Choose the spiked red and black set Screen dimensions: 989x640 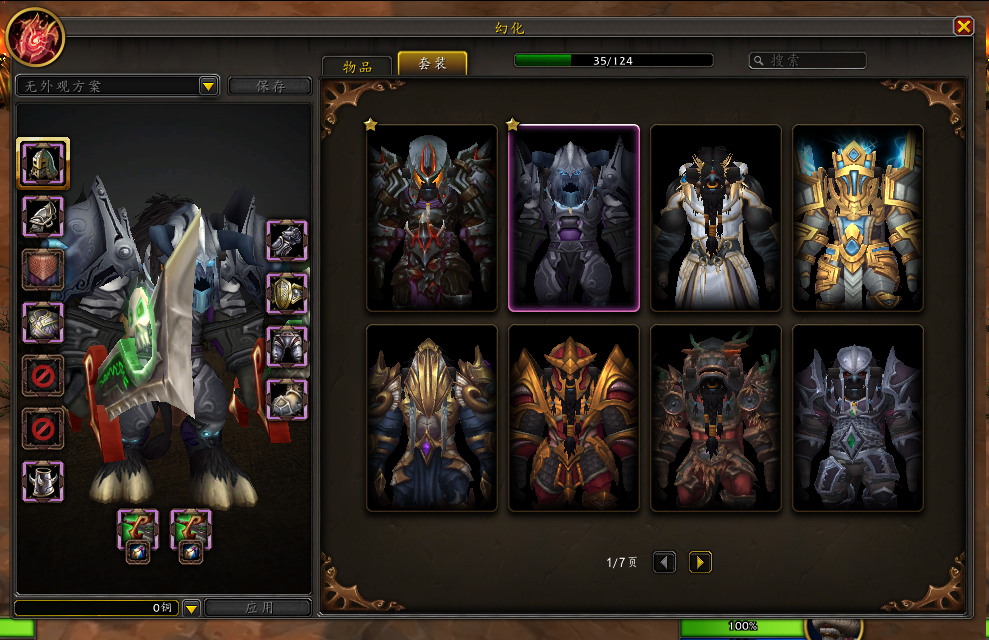(x=431, y=218)
